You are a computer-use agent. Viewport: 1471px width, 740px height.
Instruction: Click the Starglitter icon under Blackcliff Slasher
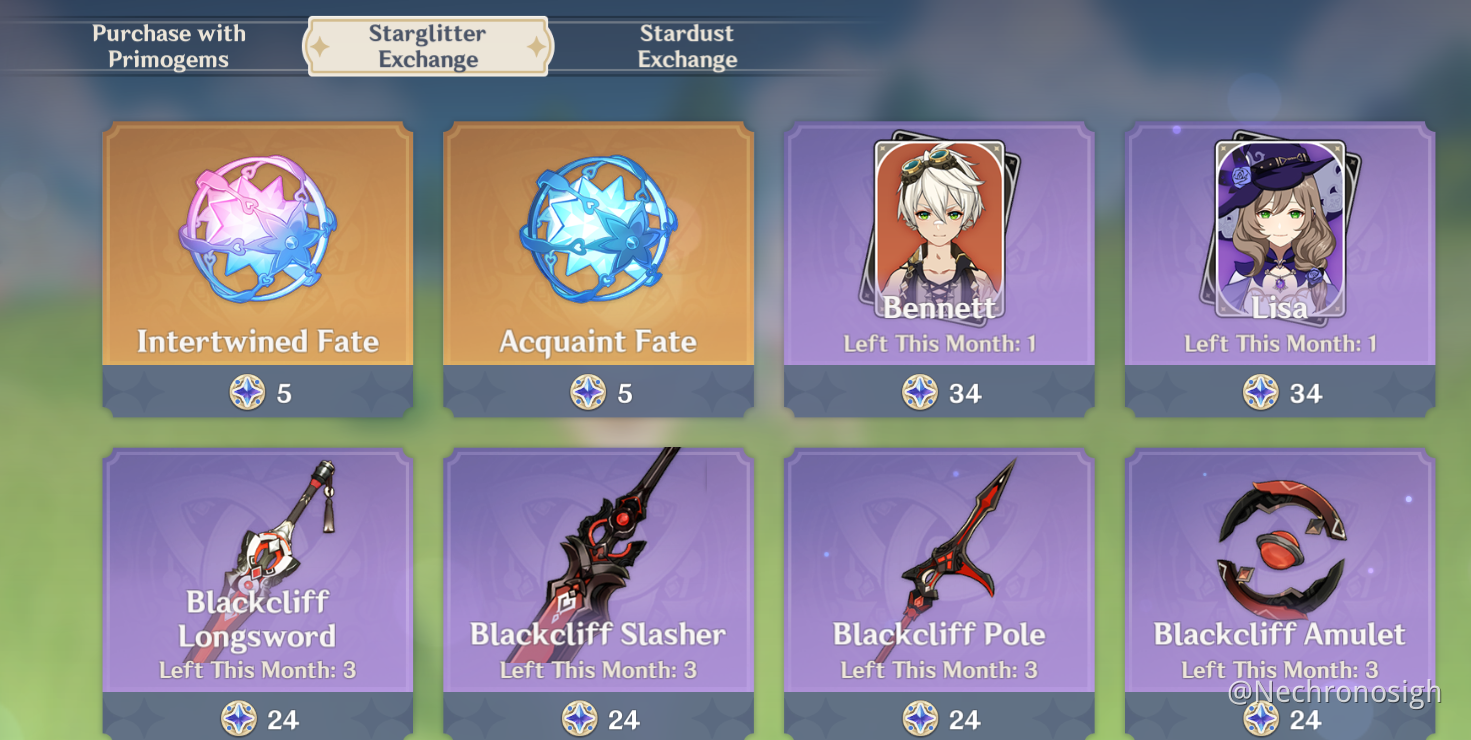[x=576, y=719]
